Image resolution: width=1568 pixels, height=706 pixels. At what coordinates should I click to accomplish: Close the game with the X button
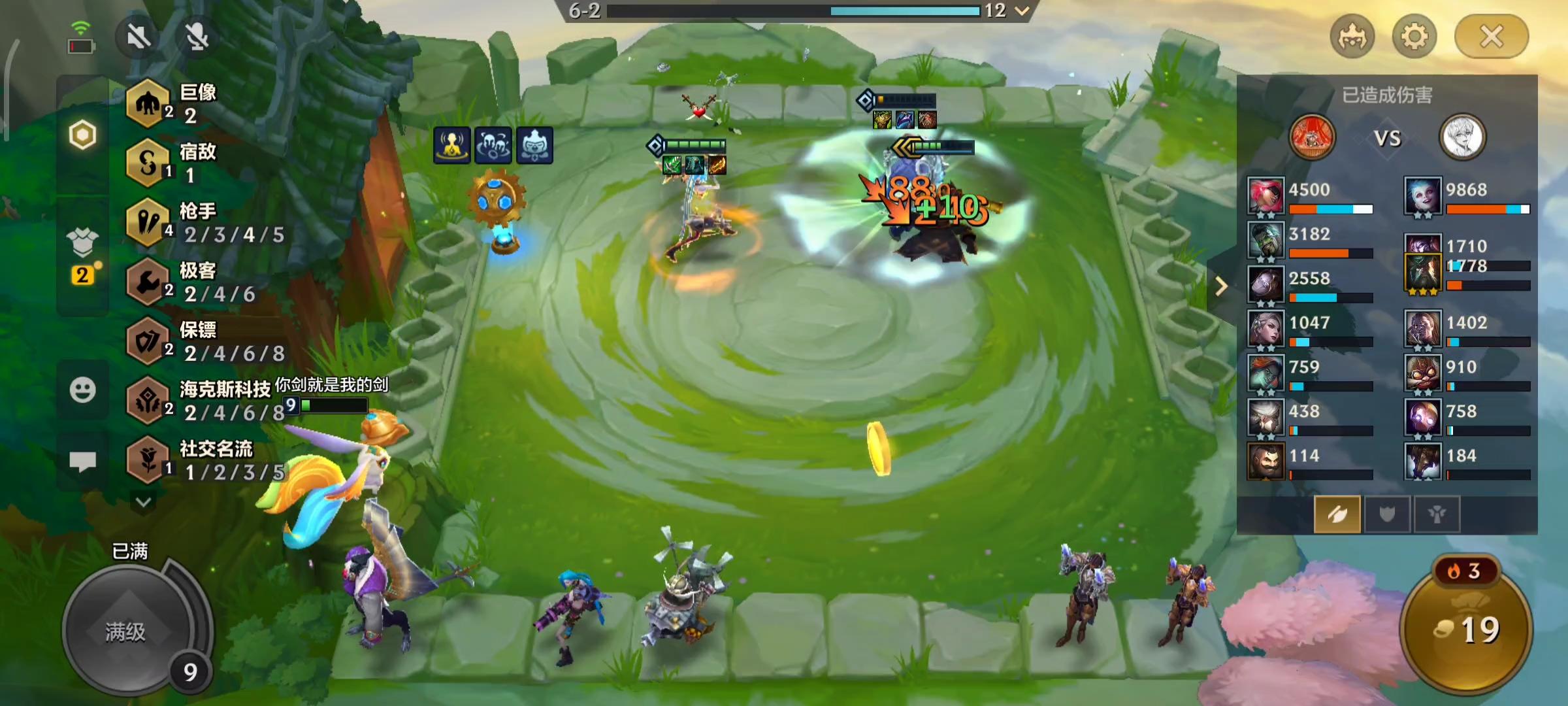click(x=1491, y=37)
